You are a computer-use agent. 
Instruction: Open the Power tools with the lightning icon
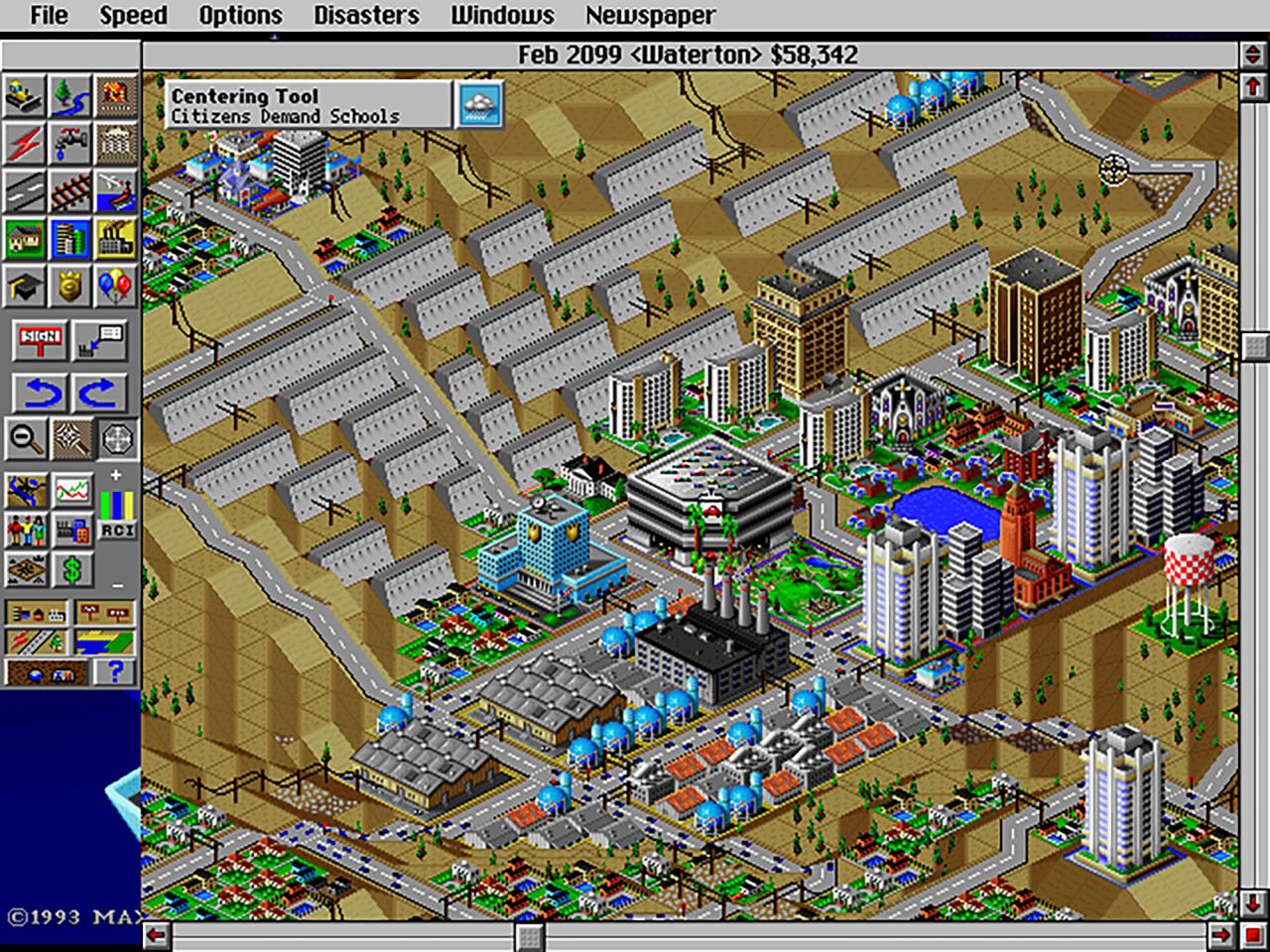[23, 144]
